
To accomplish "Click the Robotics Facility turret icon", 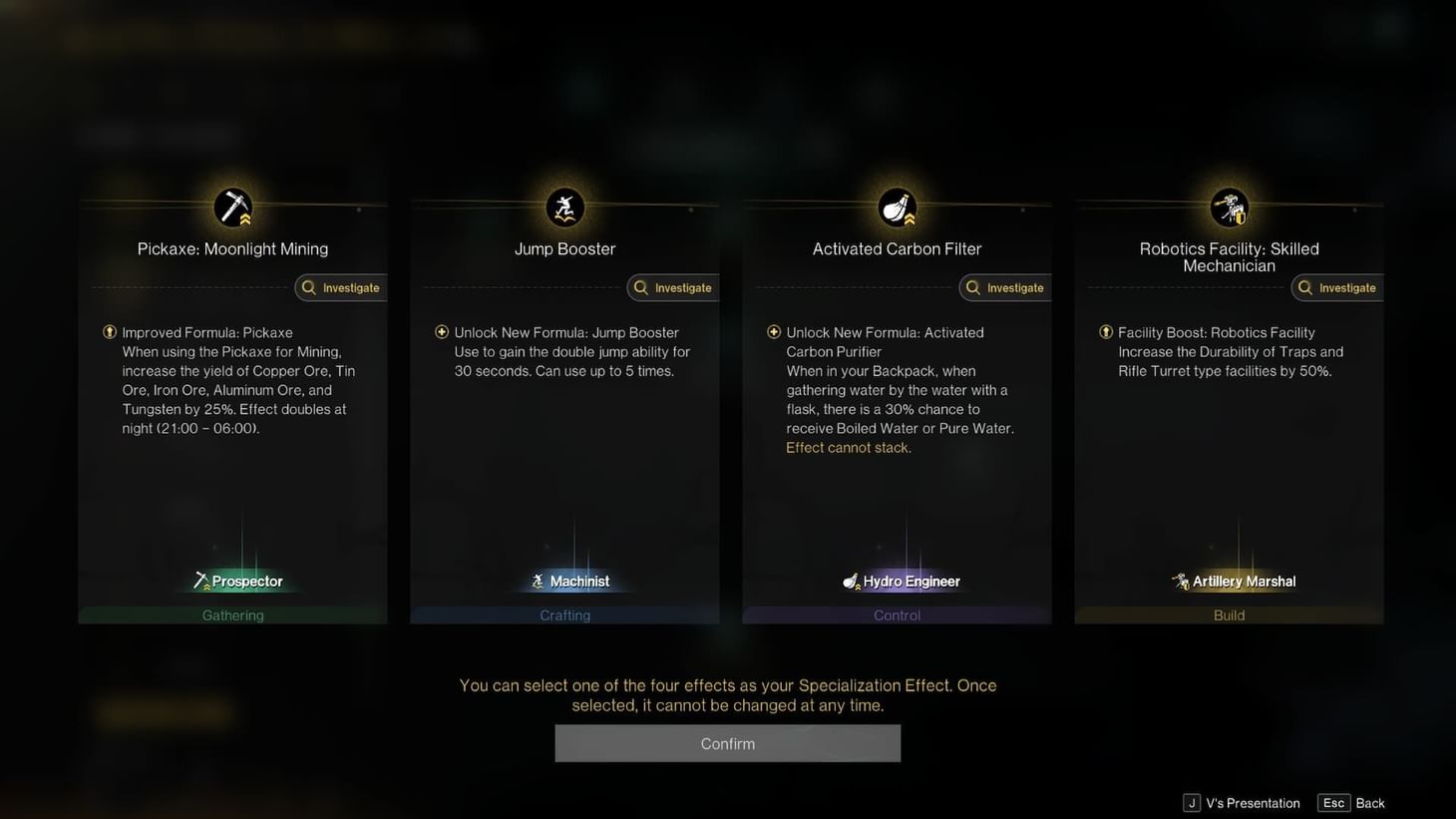I will (x=1229, y=206).
